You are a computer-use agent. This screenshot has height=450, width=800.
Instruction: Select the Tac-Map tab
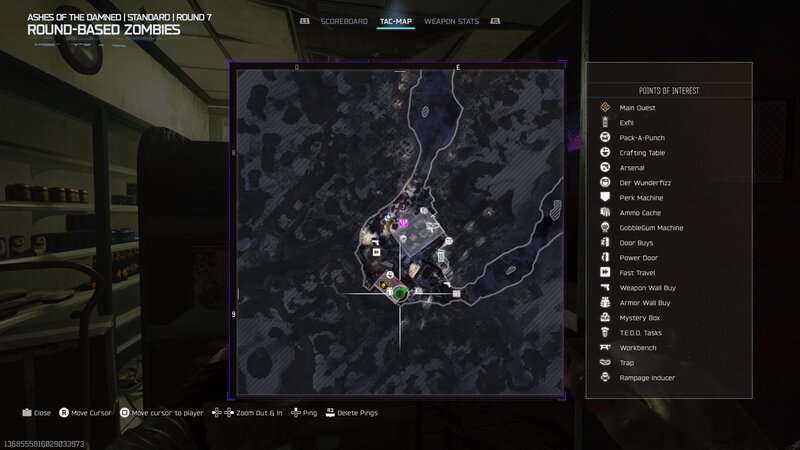tap(396, 21)
